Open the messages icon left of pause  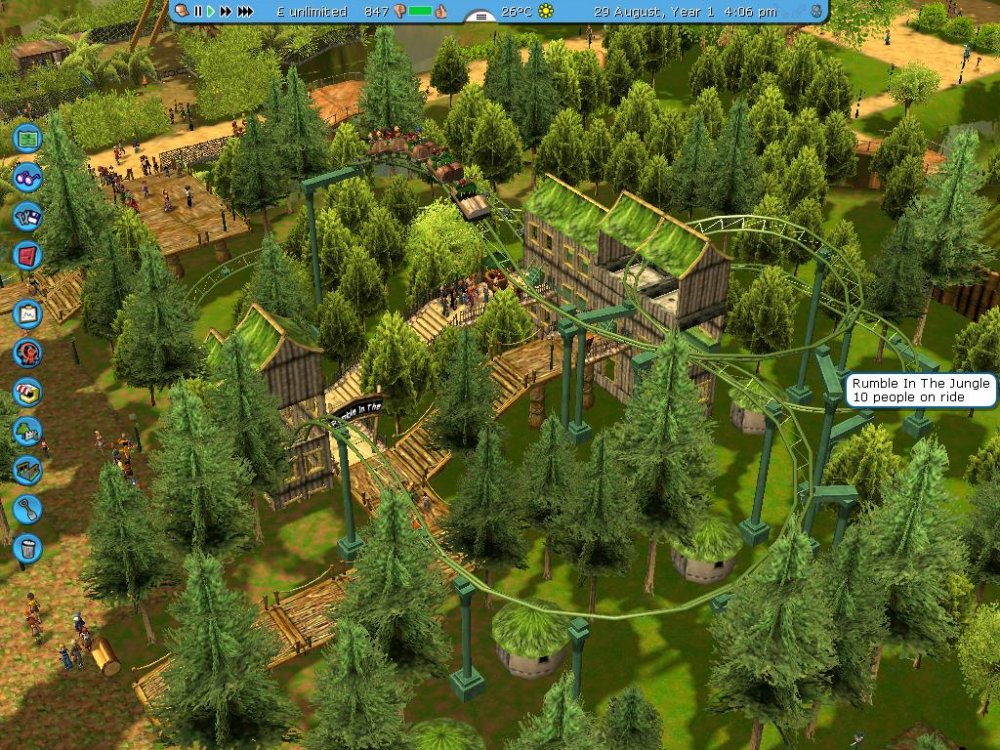pos(181,11)
